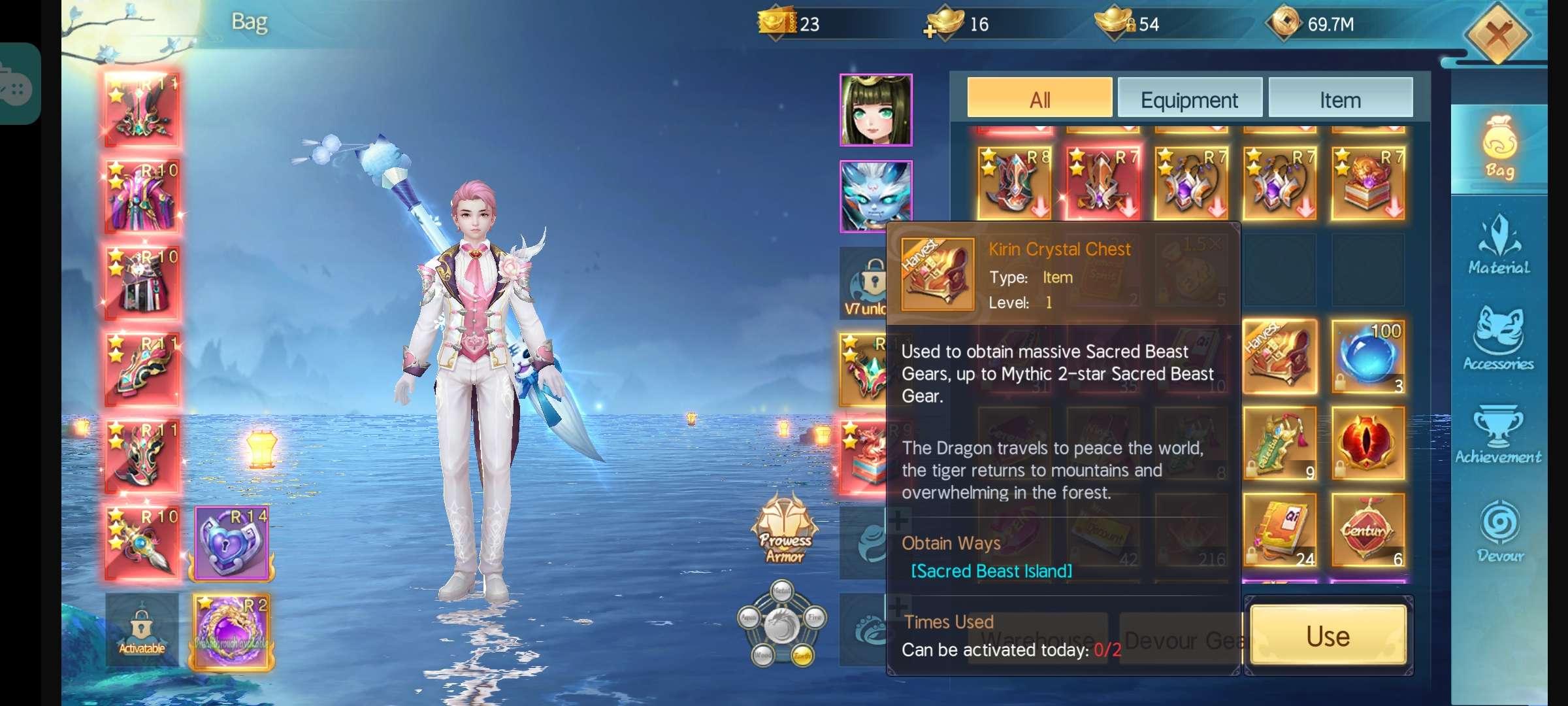Use the Kirin Crystal Chest

click(1328, 636)
